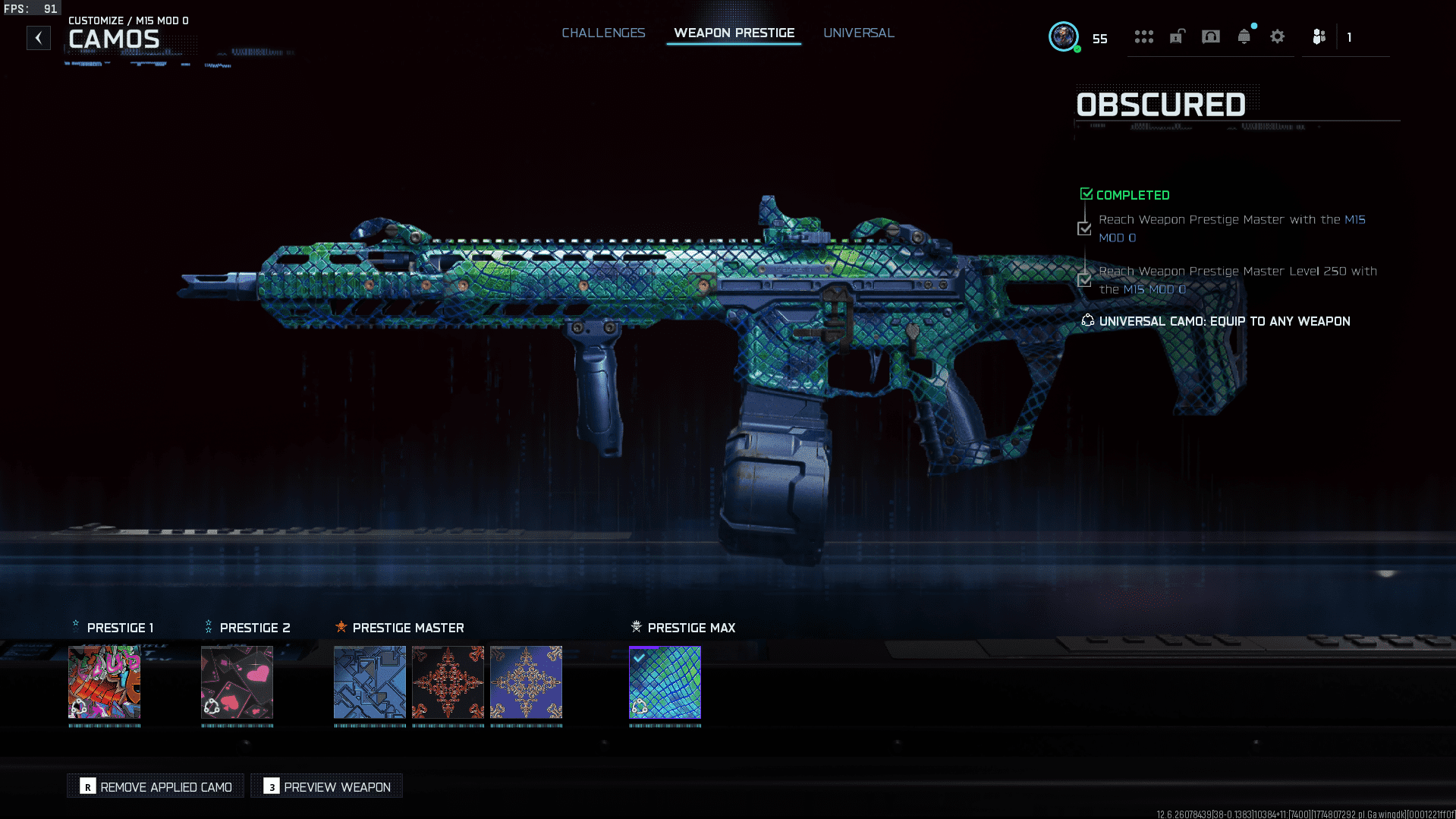
Task: Click the checkmark on the equipped Prestige Max camo
Action: tap(639, 657)
